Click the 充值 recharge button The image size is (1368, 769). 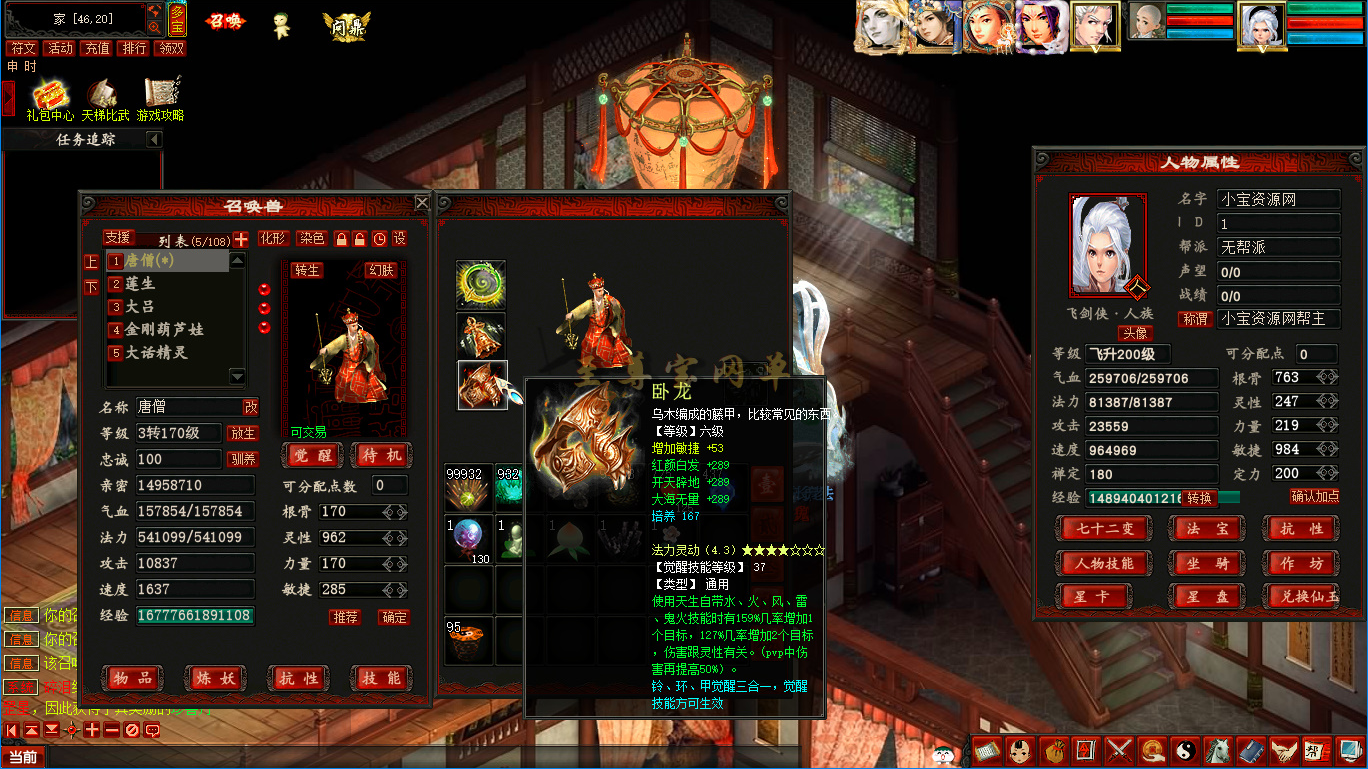tap(97, 48)
